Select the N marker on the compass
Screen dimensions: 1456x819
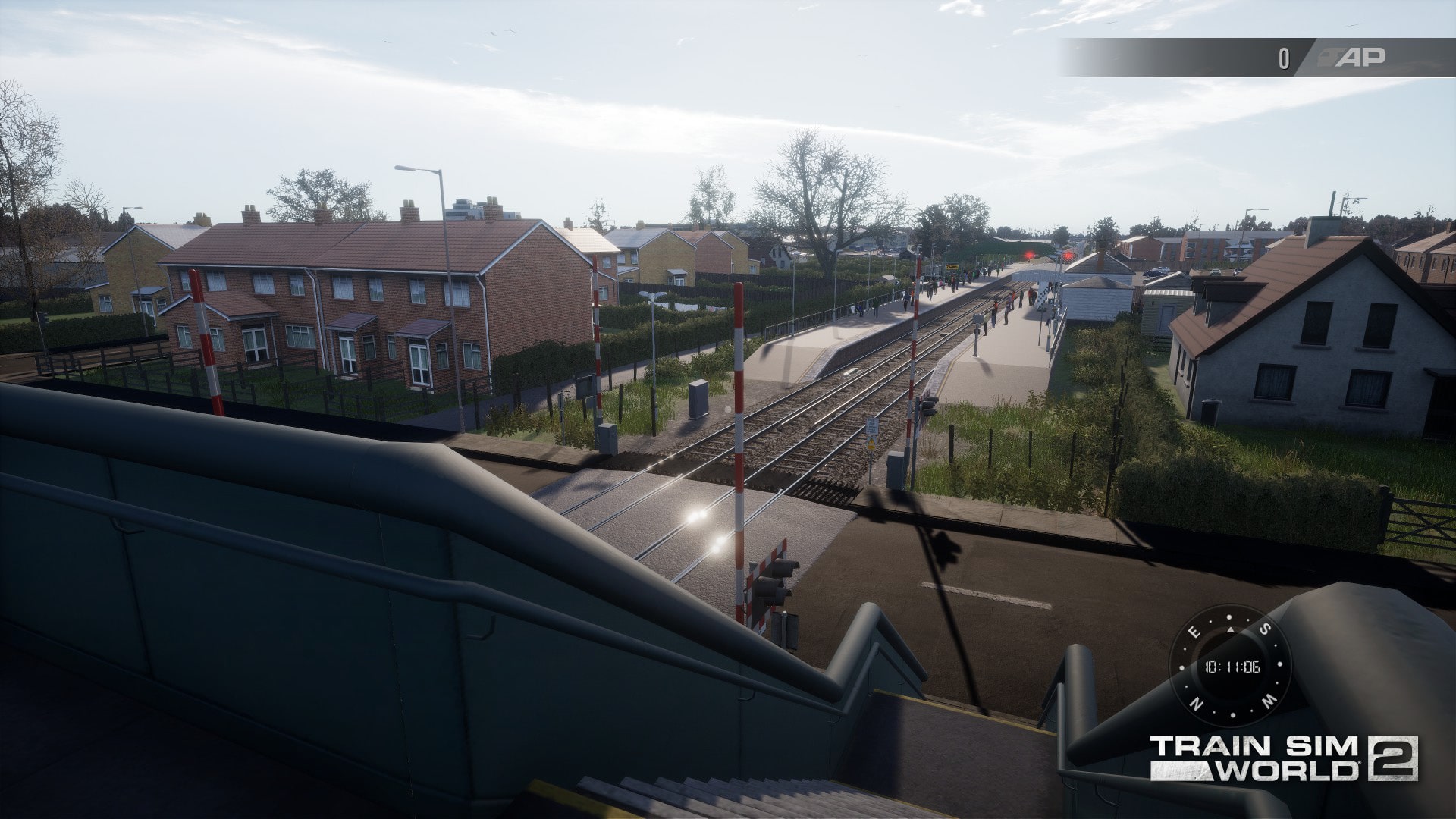click(x=1196, y=703)
